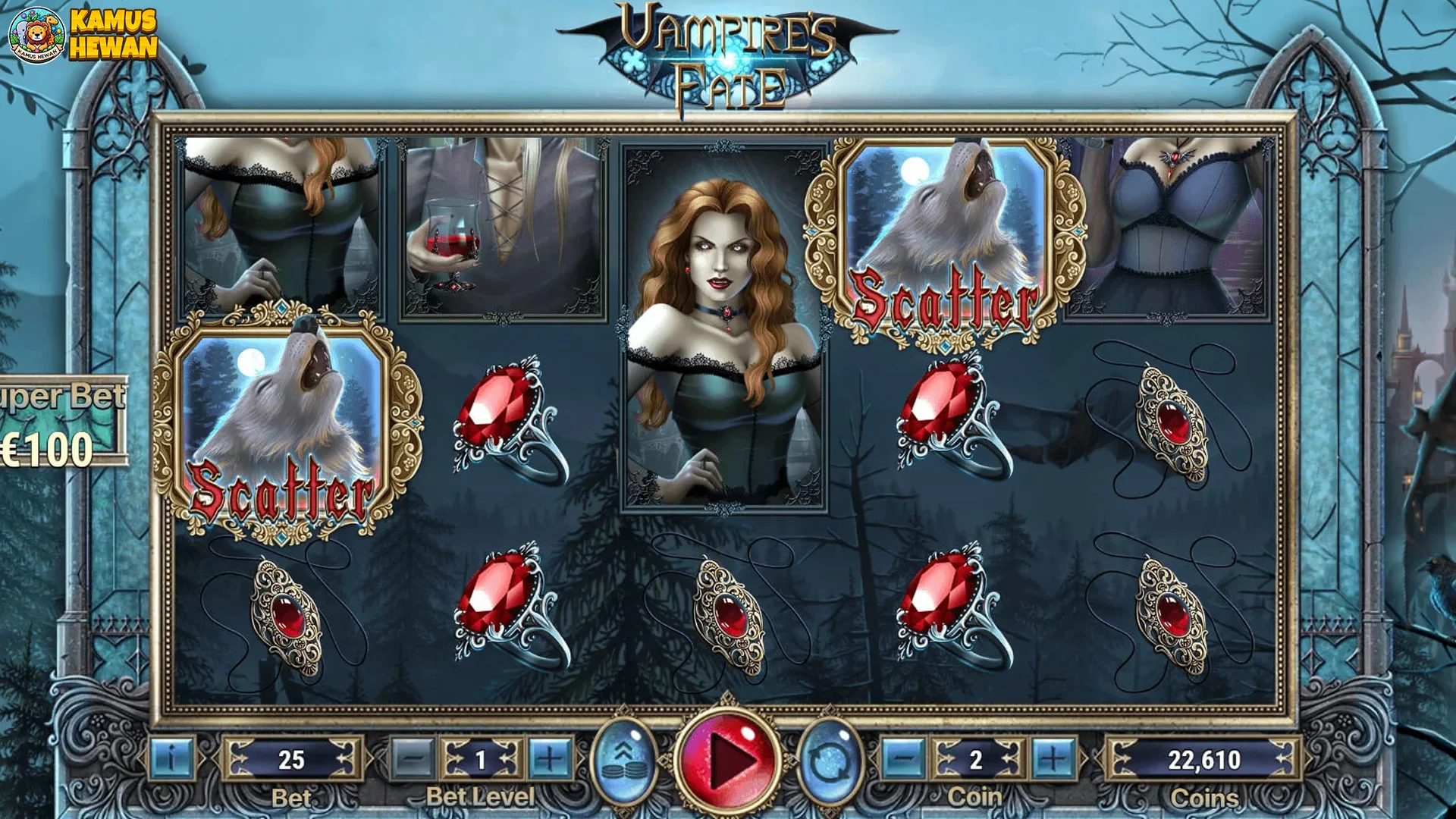Start autoplay with the circular arrows button

[831, 761]
